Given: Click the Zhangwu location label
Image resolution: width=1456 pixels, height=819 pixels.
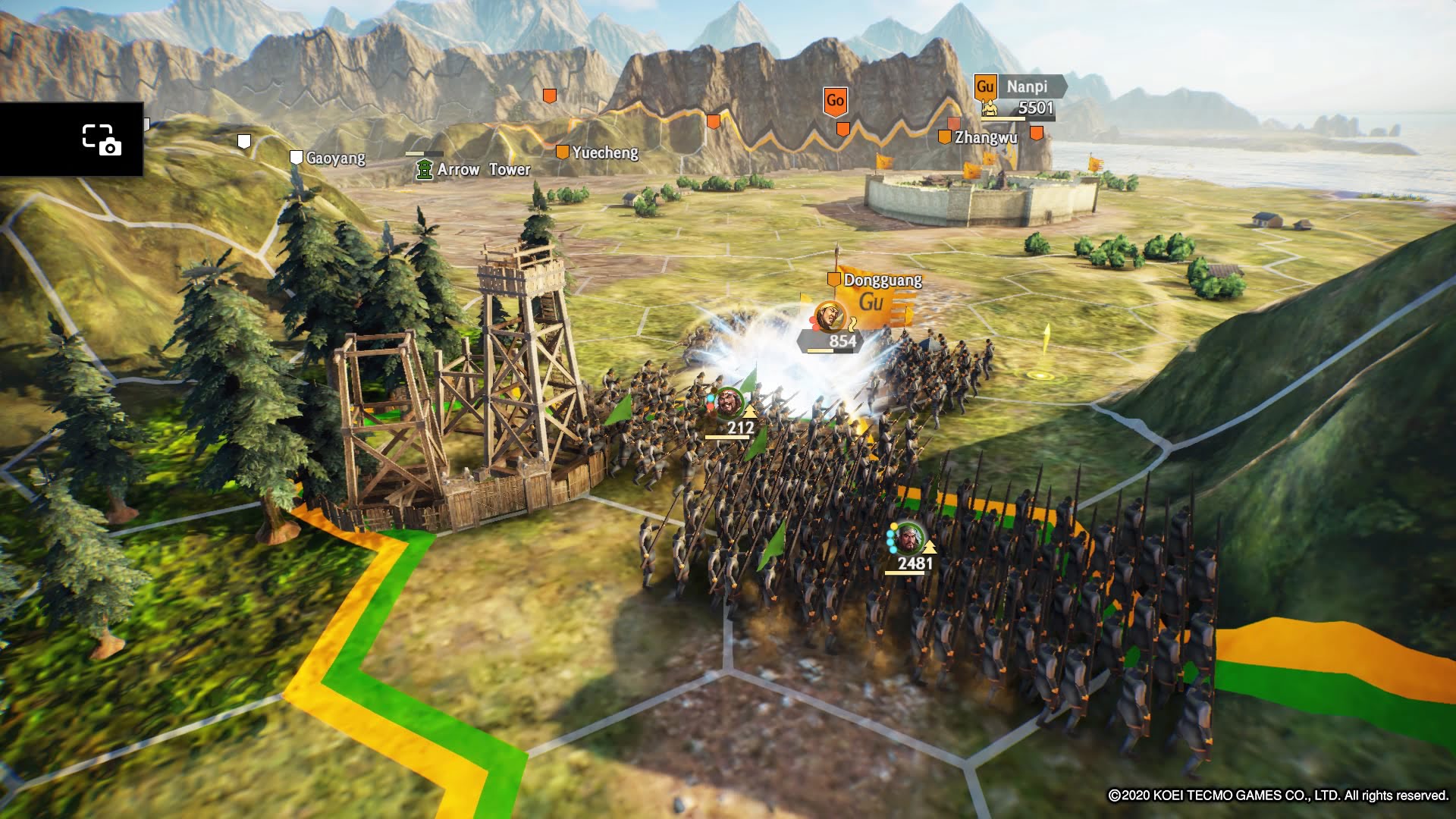Looking at the screenshot, I should tap(985, 137).
